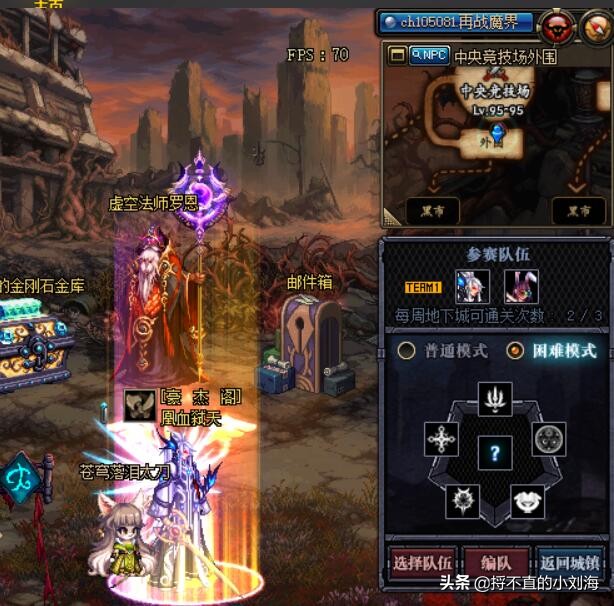Select the trident emblem at pentagon top
The height and width of the screenshot is (606, 614).
495,400
